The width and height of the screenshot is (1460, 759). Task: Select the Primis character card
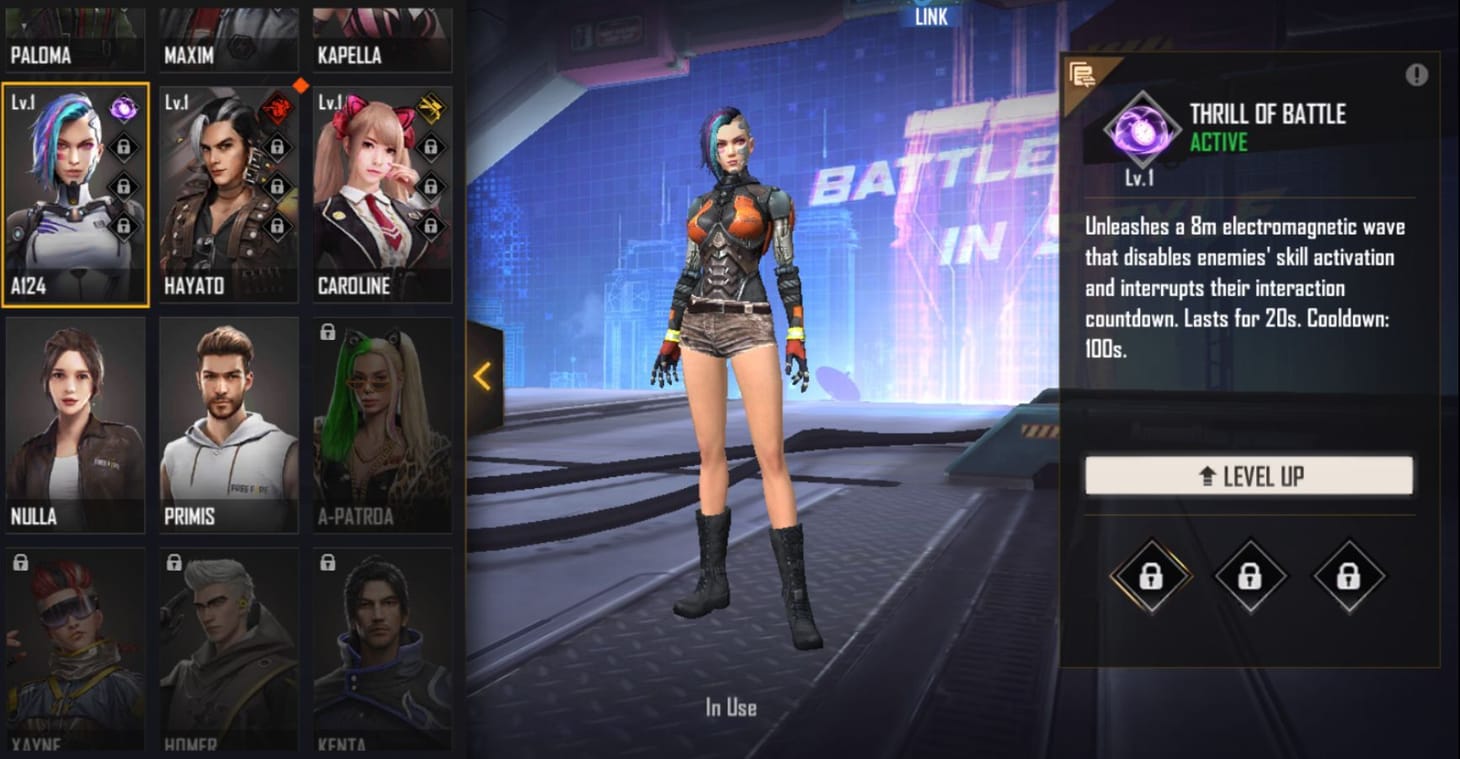tap(228, 420)
